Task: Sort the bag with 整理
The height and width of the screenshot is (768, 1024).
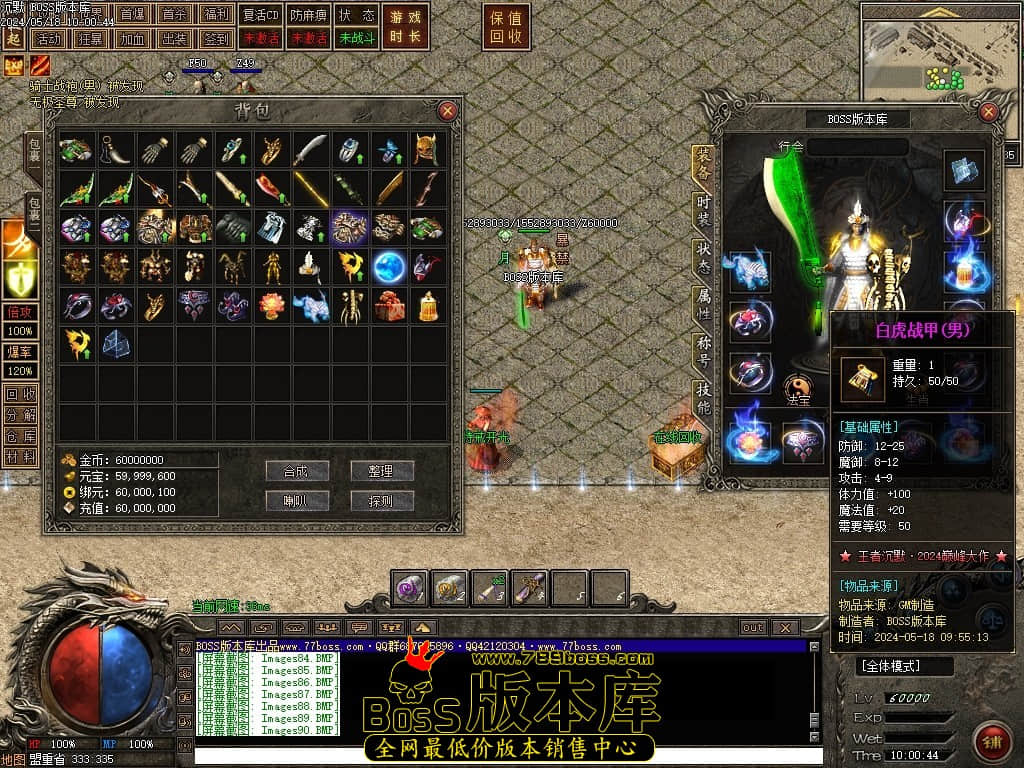Action: pos(381,471)
